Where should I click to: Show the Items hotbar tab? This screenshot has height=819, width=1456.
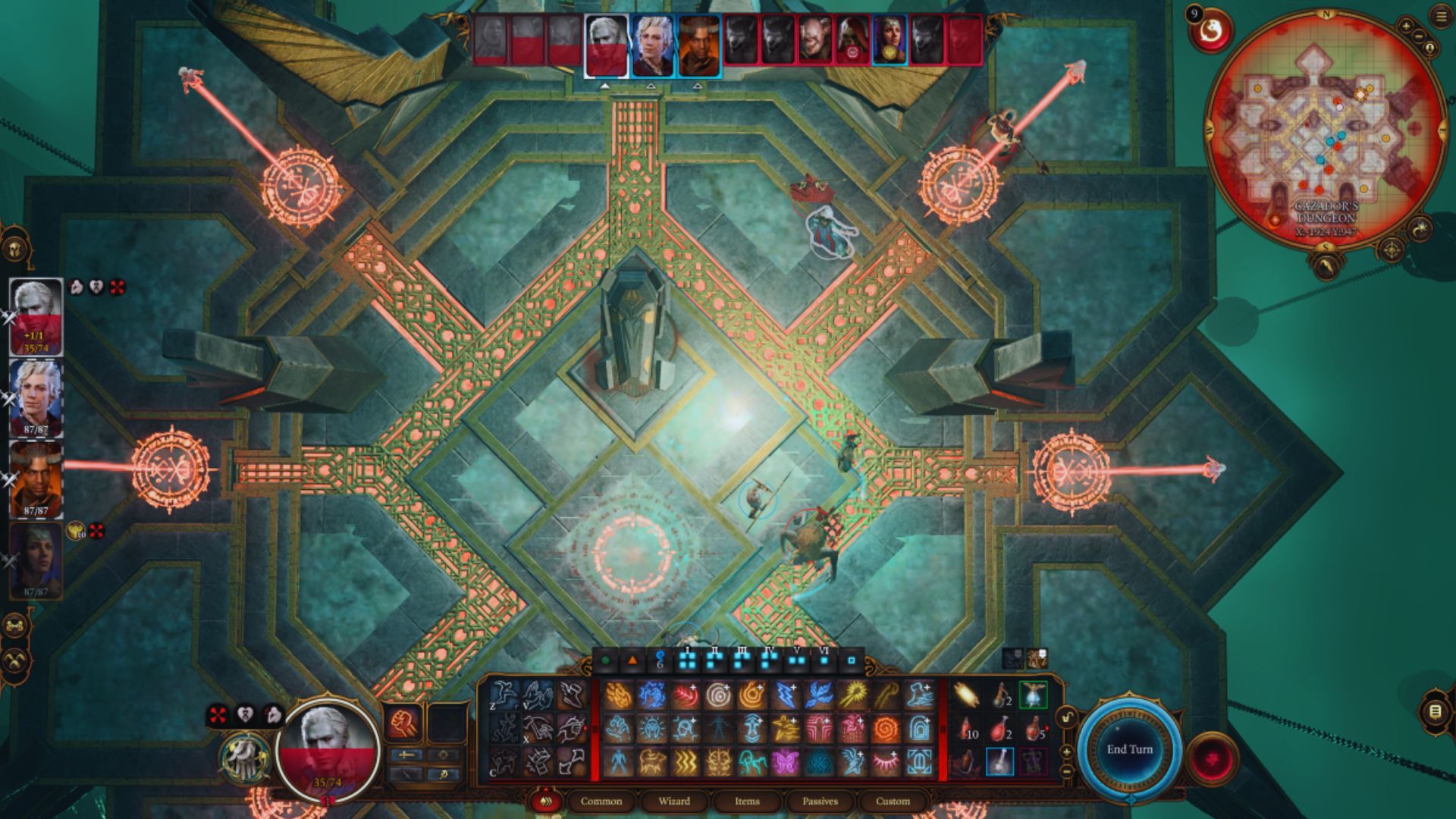pos(746,801)
